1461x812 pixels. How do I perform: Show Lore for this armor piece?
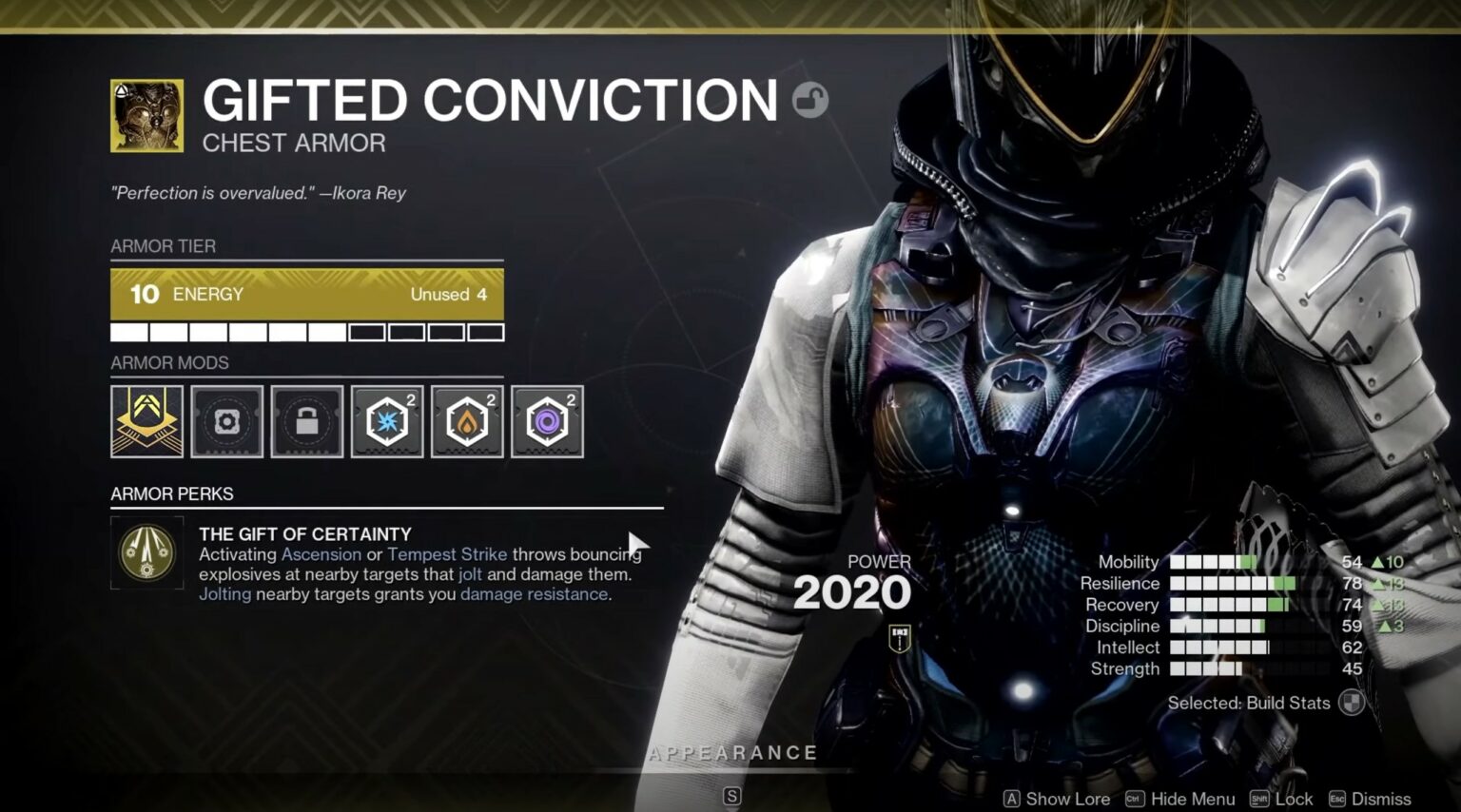[x=1056, y=799]
